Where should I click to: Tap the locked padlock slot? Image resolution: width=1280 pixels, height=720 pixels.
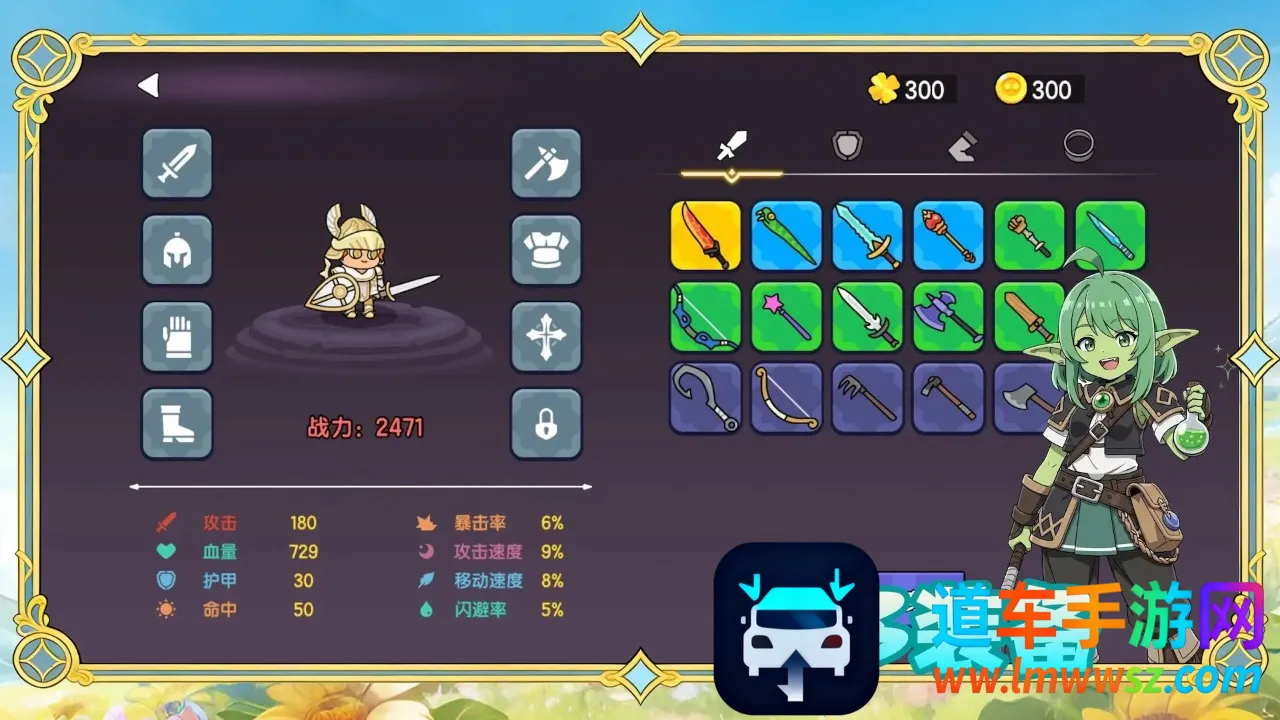[546, 424]
